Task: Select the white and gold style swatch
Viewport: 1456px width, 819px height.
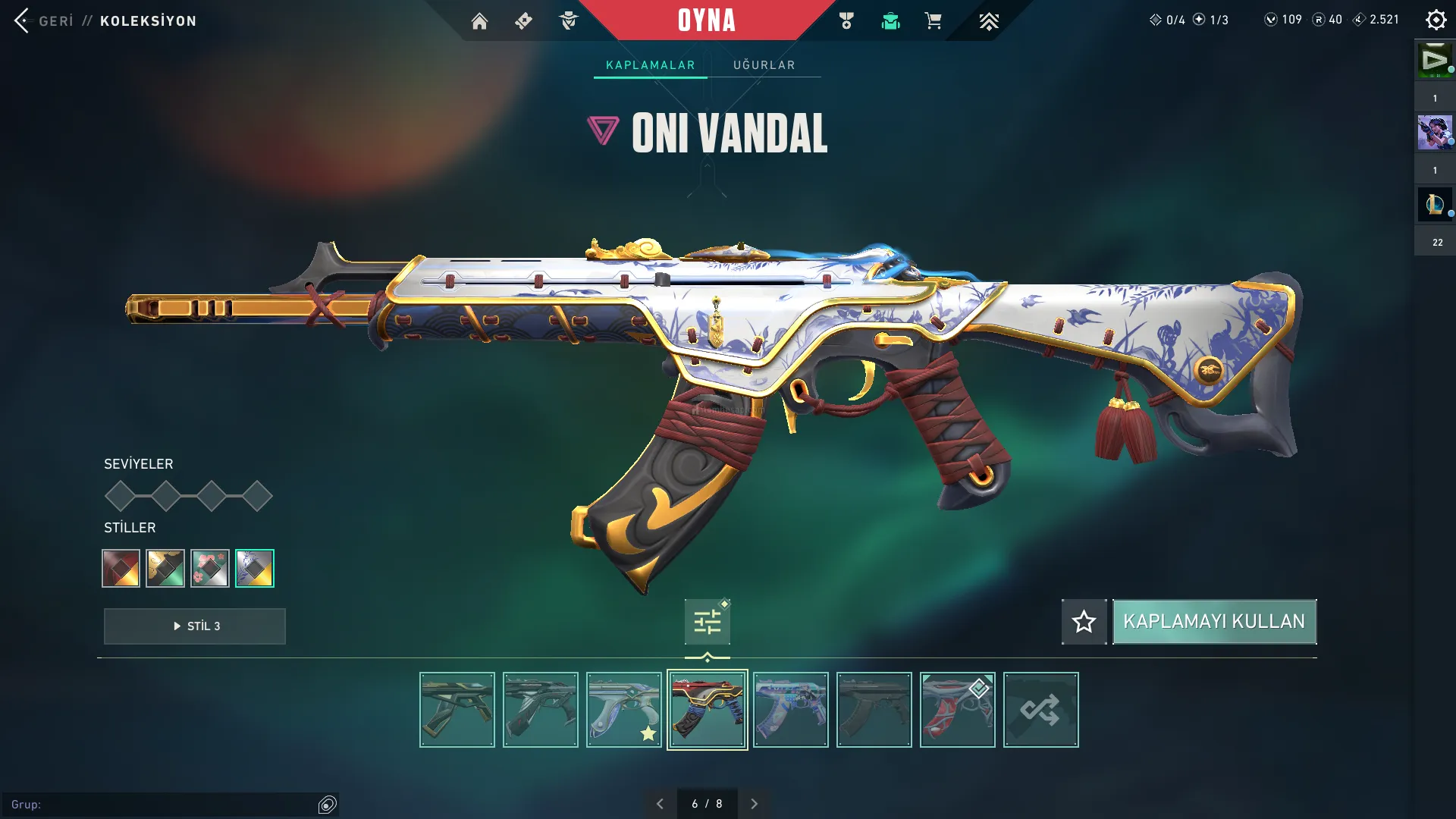Action: (255, 568)
